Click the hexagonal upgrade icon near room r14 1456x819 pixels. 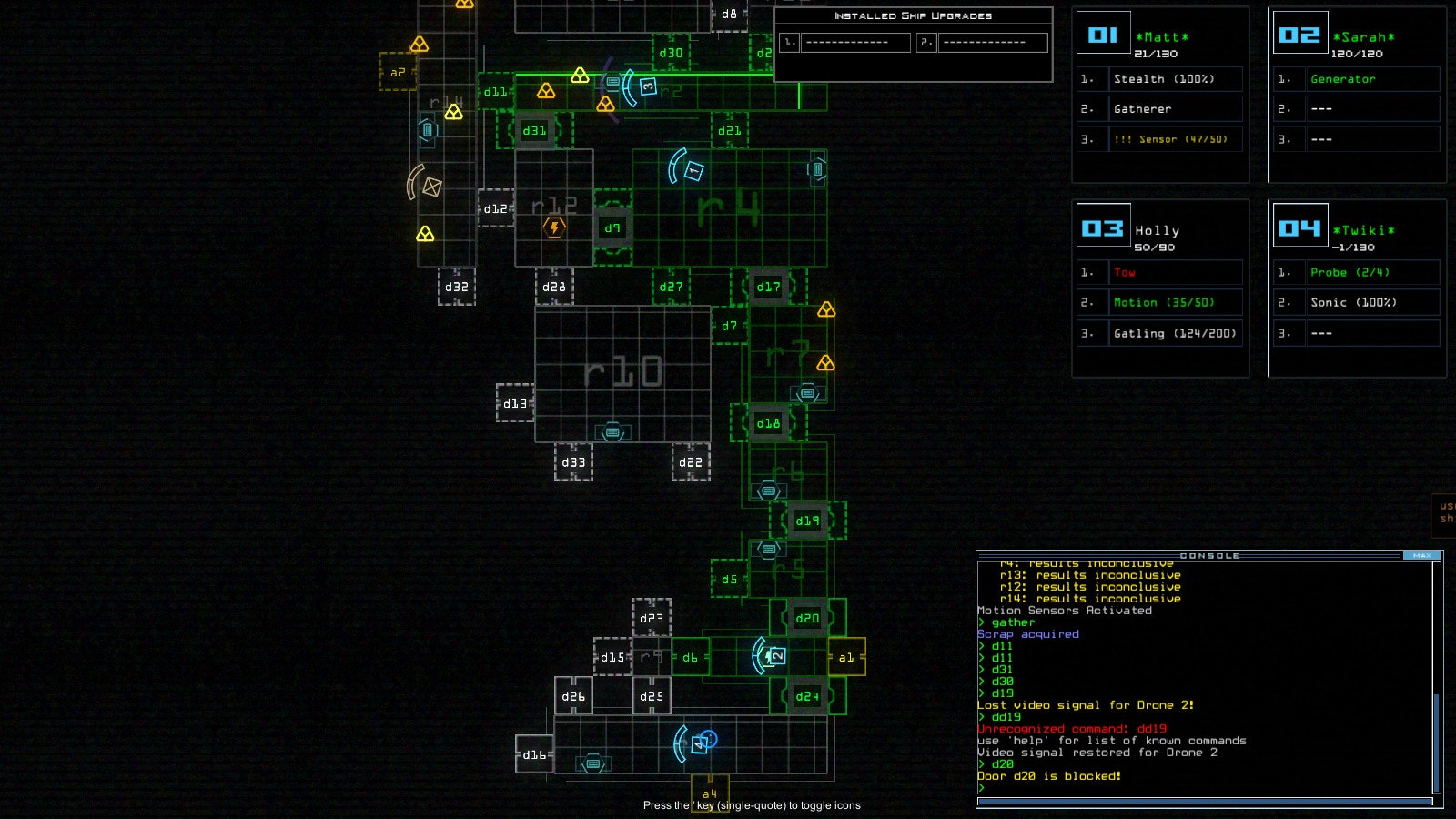click(428, 130)
